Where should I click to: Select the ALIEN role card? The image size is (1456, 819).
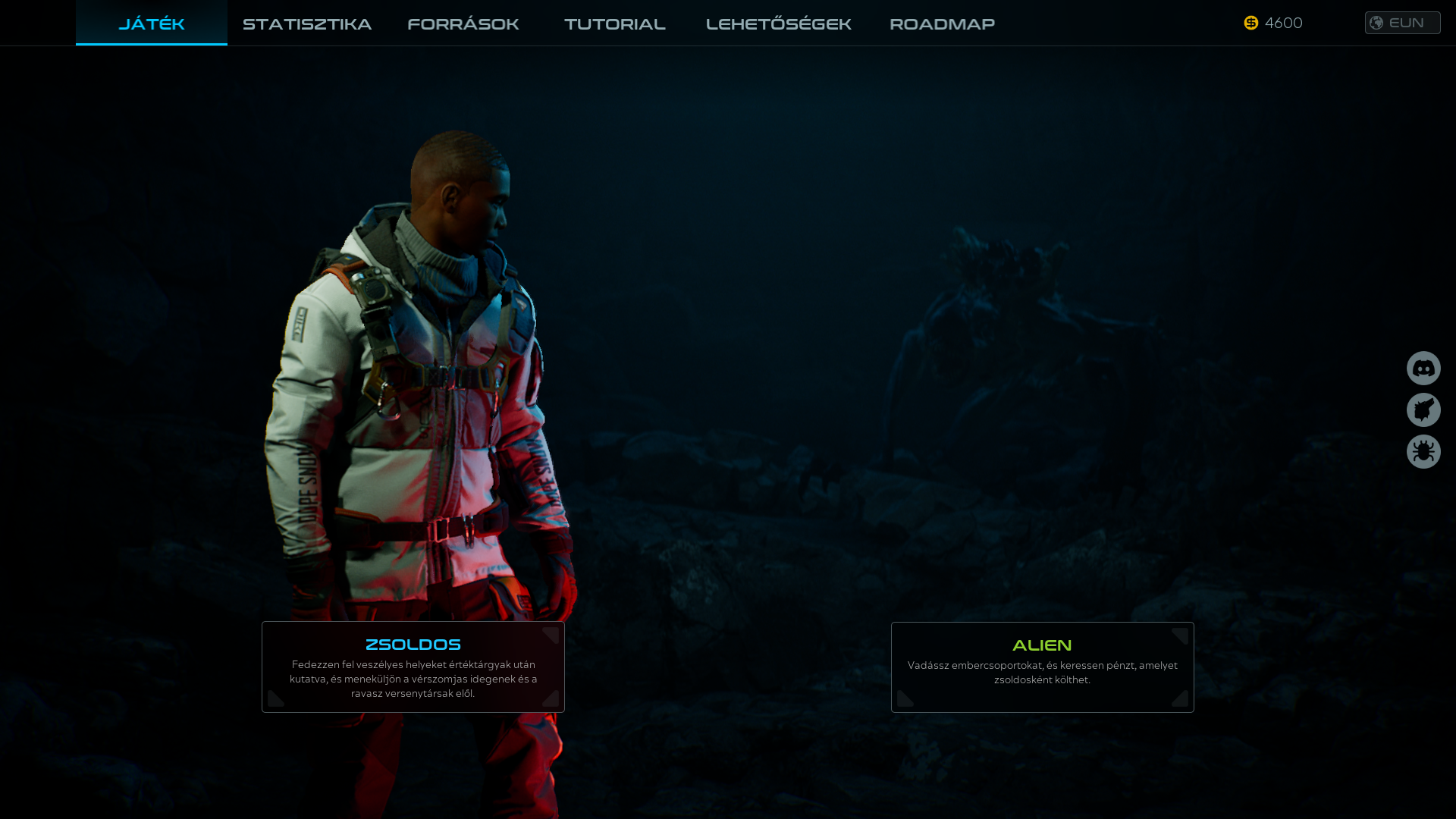[x=1042, y=667]
